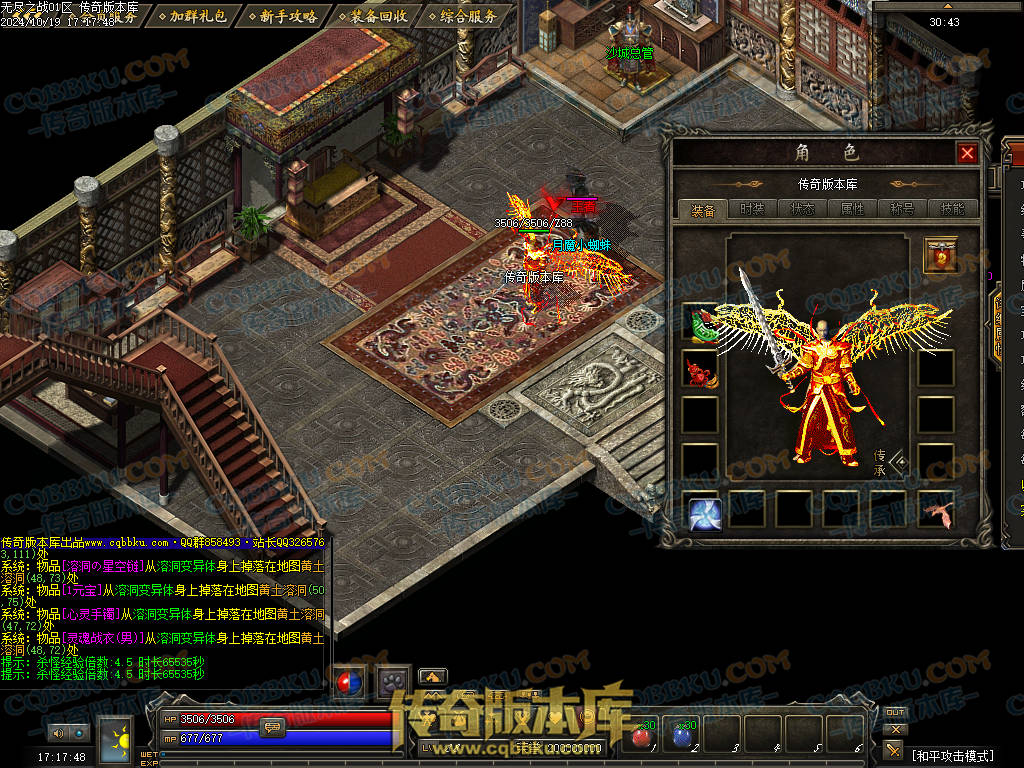The width and height of the screenshot is (1024, 768).
Task: Select the red gourd charm equipment slot
Action: tap(700, 369)
